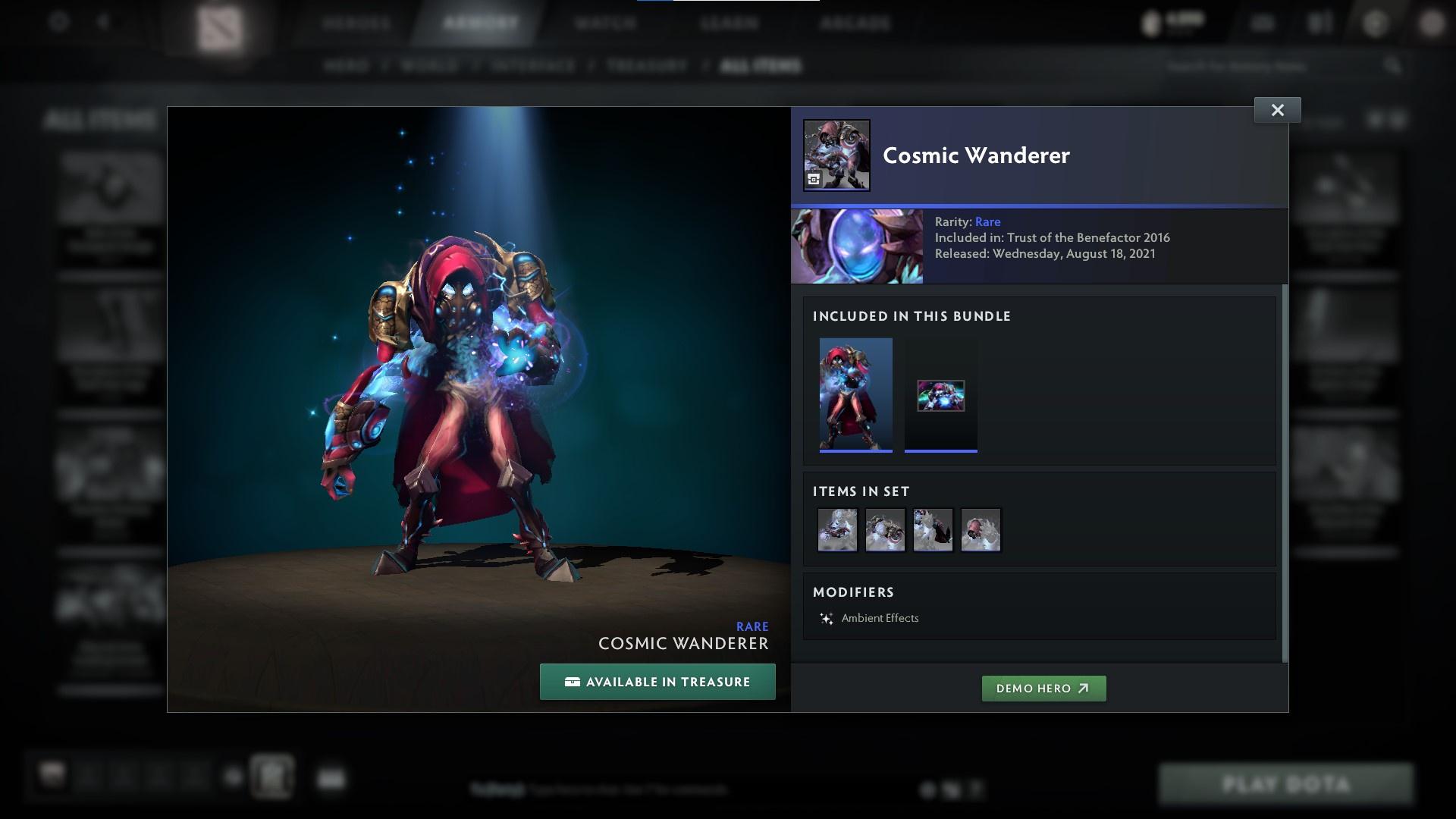Viewport: 1456px width, 819px height.
Task: Click the treasure chest icon on Available in Treasure
Action: (573, 681)
